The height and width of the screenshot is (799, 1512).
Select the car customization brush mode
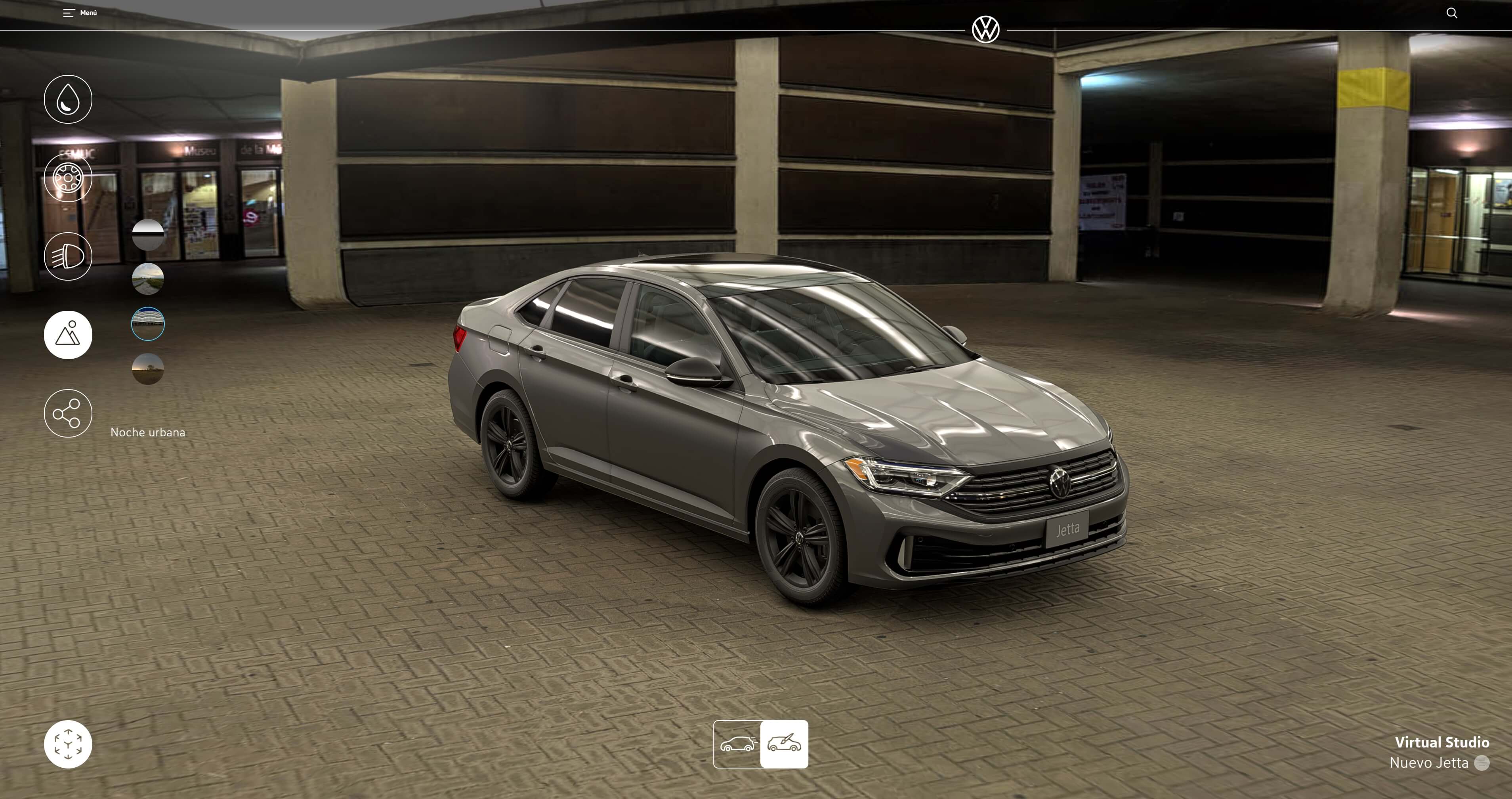784,744
